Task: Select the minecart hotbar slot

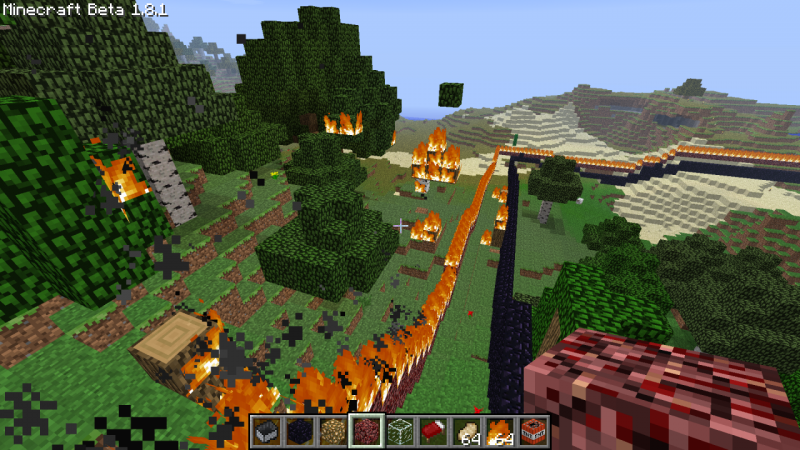Action: tap(267, 431)
